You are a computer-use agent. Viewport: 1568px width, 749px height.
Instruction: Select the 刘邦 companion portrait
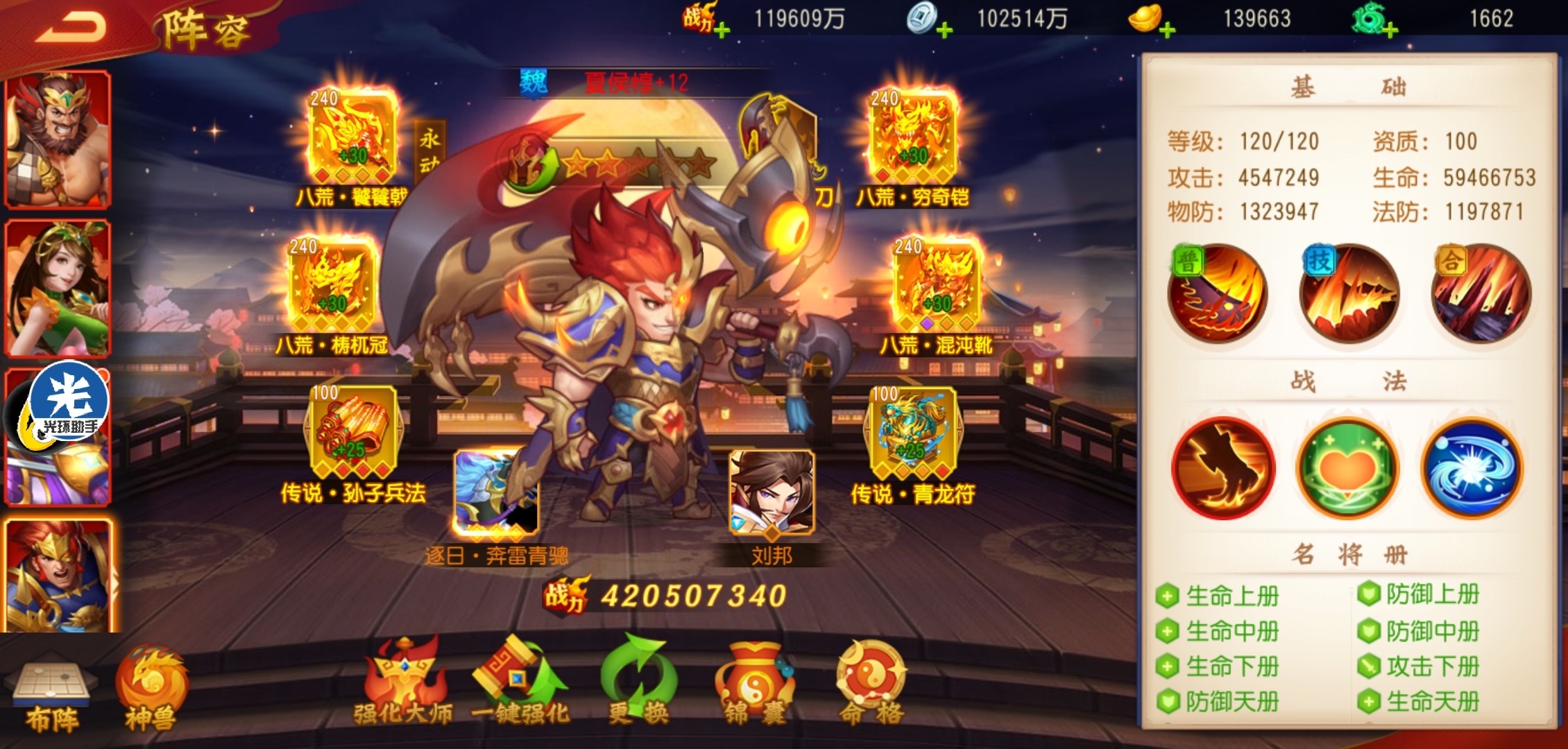click(772, 494)
